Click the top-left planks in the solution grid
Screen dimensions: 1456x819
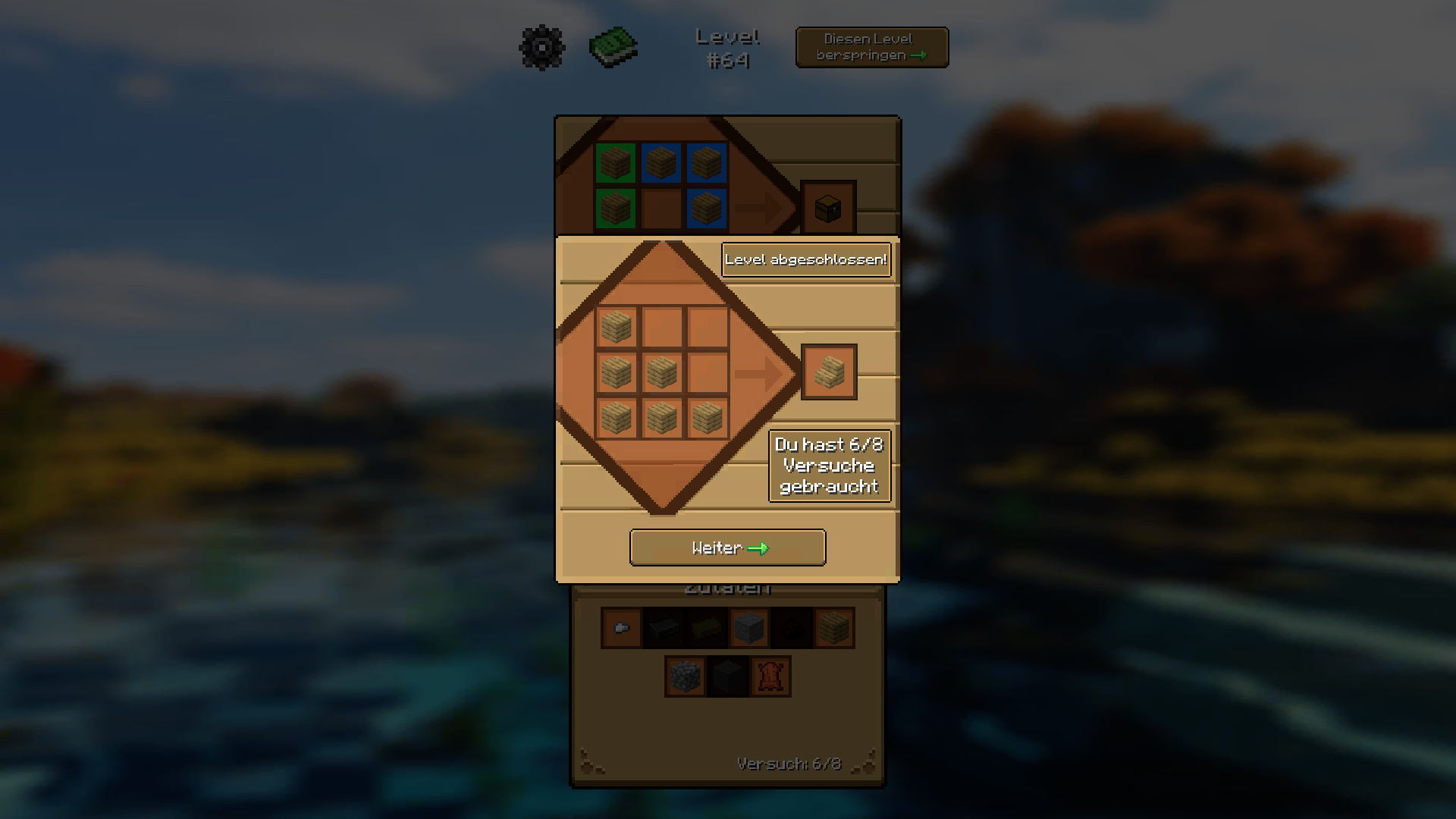pos(615,328)
